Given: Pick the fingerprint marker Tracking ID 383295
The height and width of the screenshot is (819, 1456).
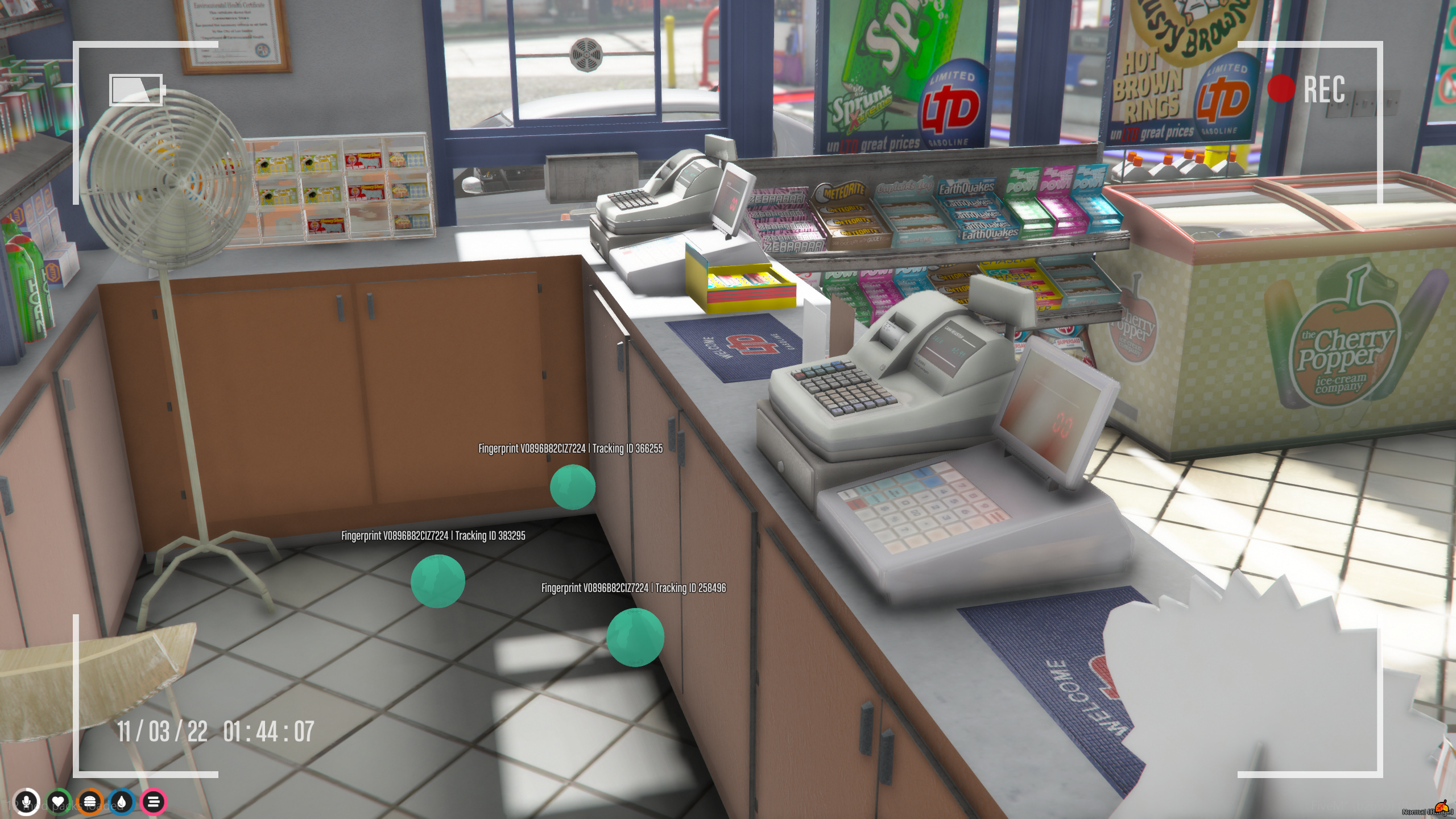Looking at the screenshot, I should click(437, 581).
